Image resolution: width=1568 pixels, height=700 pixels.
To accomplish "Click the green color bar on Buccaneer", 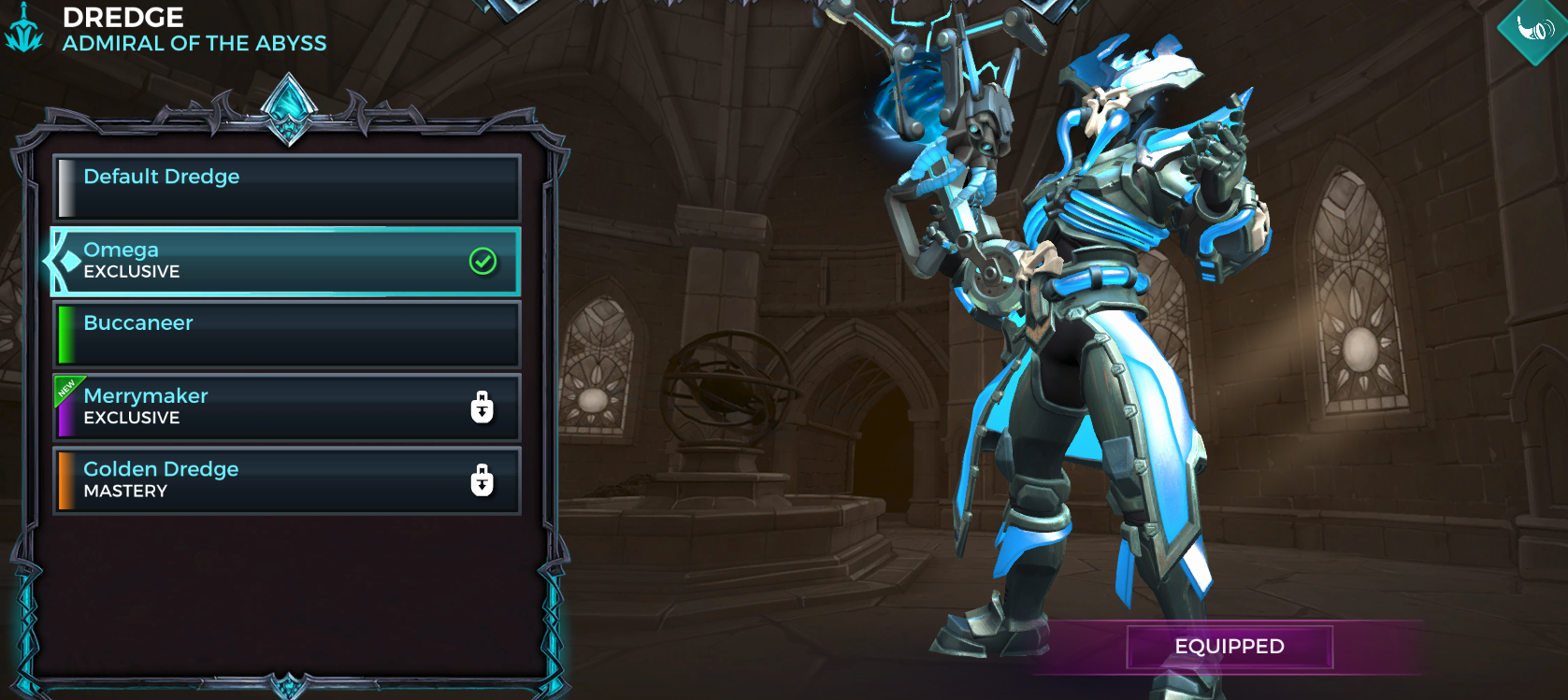I will (66, 334).
